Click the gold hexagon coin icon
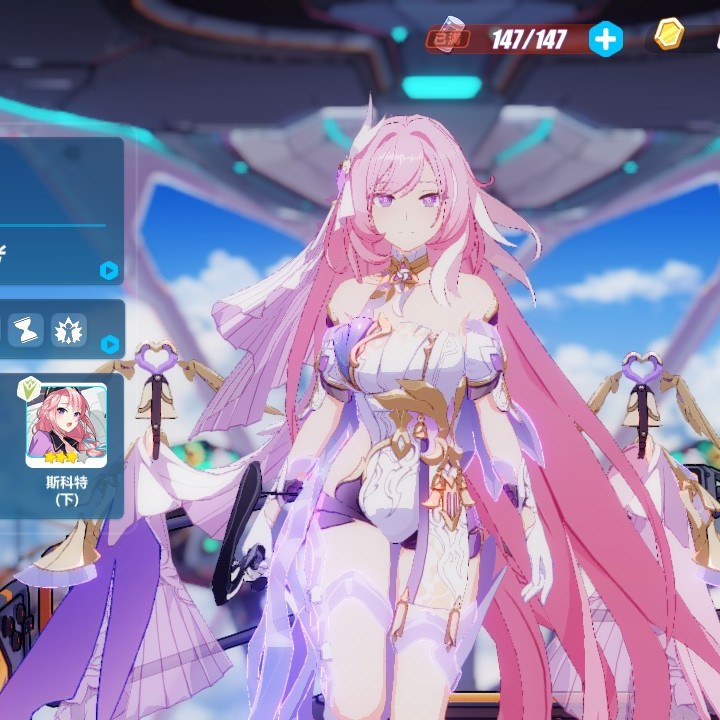Screen dimensions: 720x720 (669, 36)
